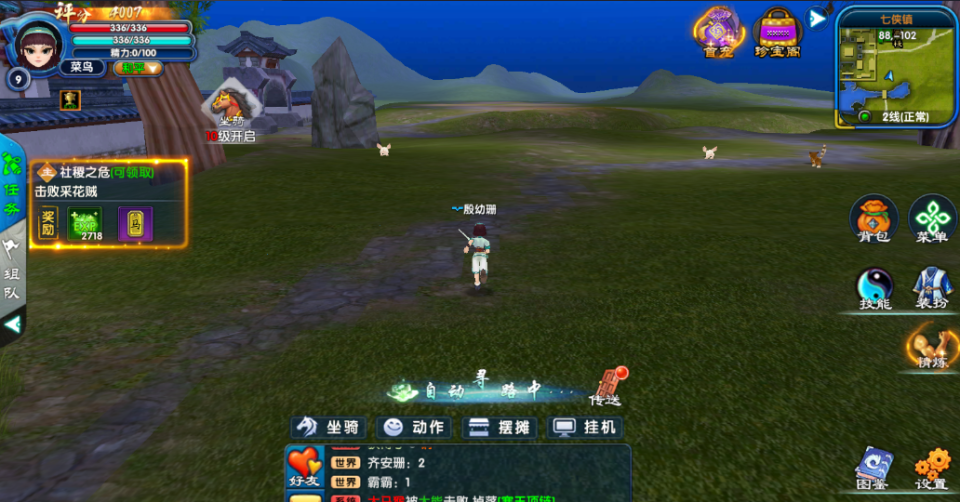Open the 装扮 costume panel

click(x=931, y=288)
